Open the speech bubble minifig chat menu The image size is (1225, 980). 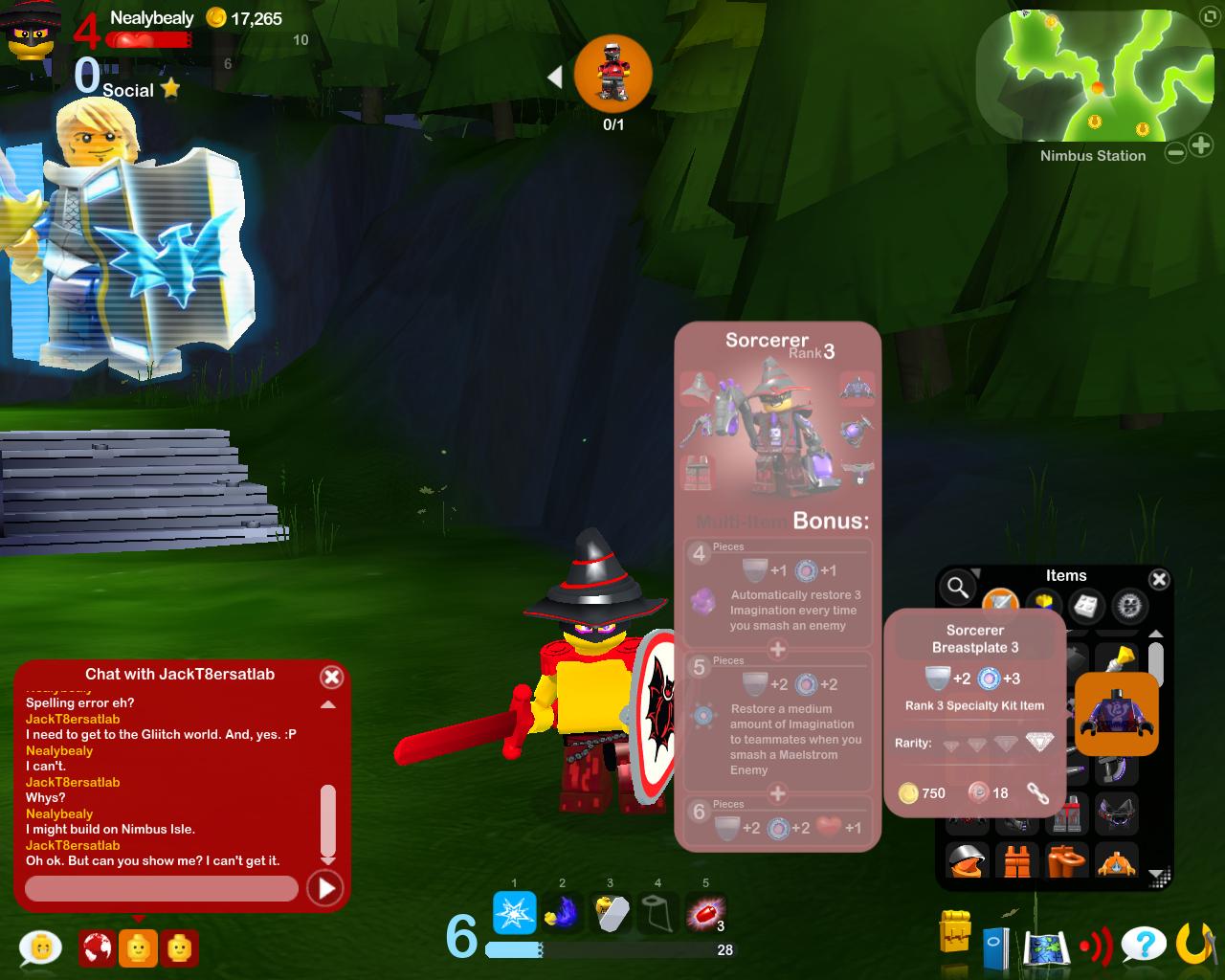coord(40,947)
